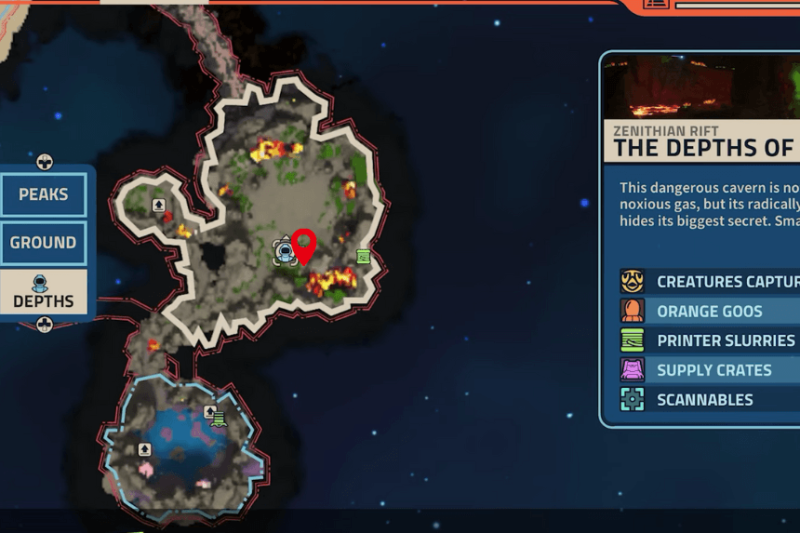Open the Depths area preview image
Image resolution: width=800 pixels, height=533 pixels.
tap(702, 87)
